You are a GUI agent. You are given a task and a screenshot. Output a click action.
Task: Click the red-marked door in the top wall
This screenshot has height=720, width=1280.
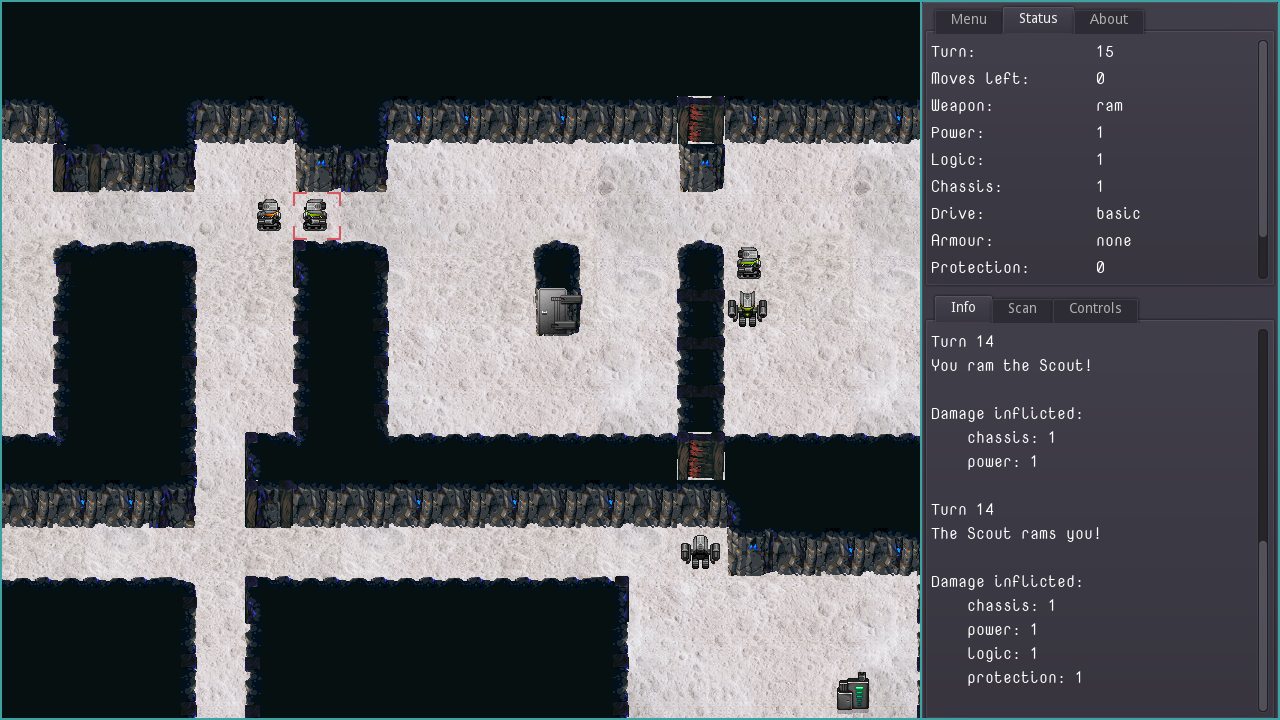pos(703,118)
